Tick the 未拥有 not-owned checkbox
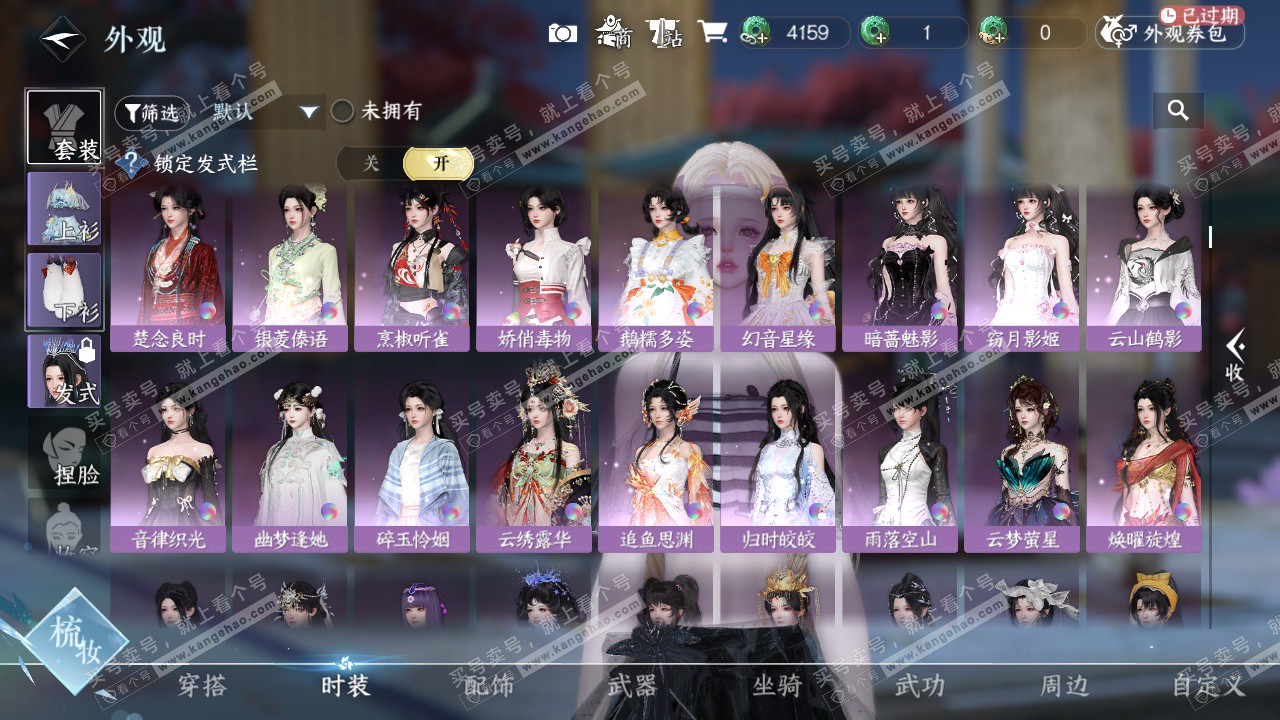Image resolution: width=1280 pixels, height=720 pixels. point(343,112)
